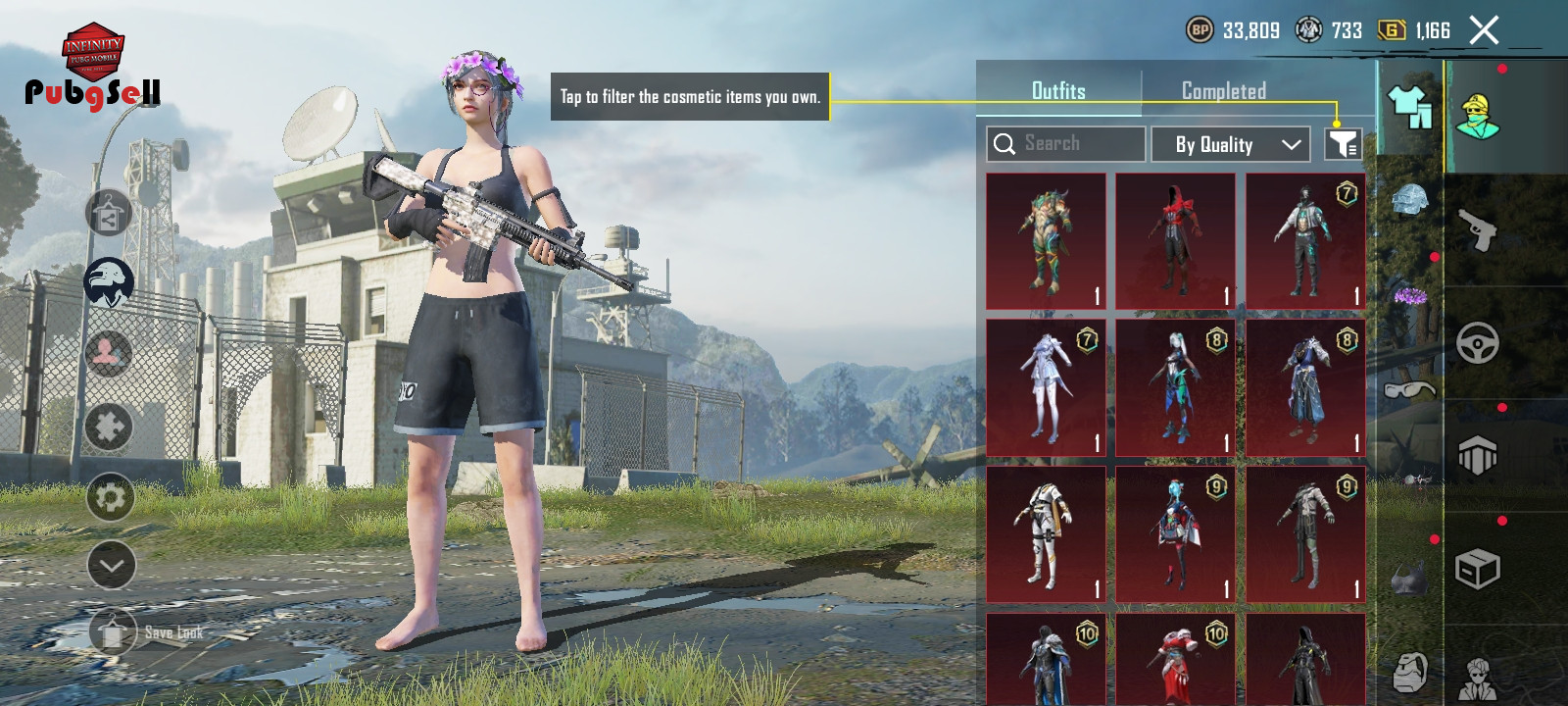
Task: Open the steering wheel vehicle category
Action: pos(1478,343)
